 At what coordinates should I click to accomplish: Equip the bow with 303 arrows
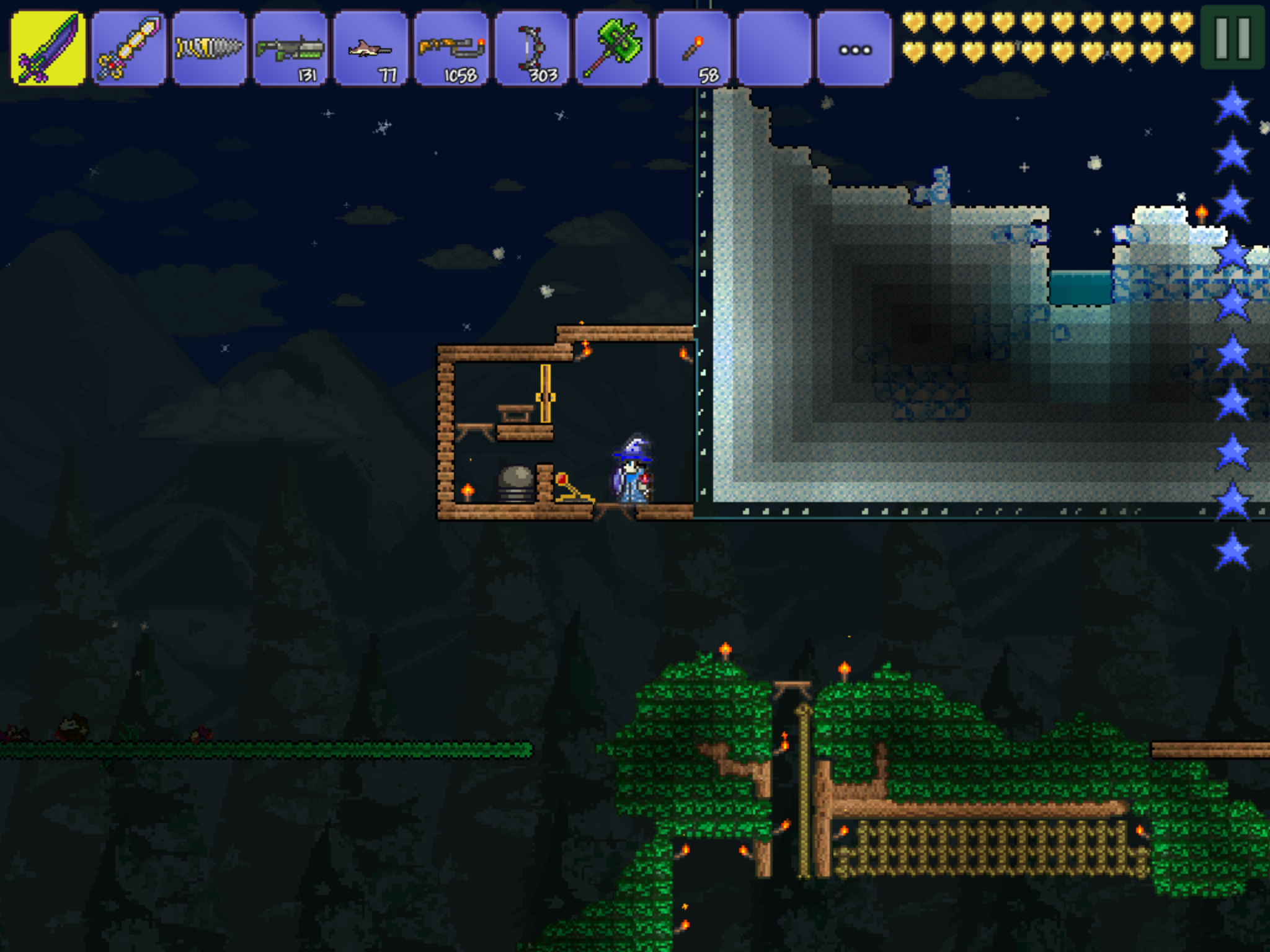[532, 48]
